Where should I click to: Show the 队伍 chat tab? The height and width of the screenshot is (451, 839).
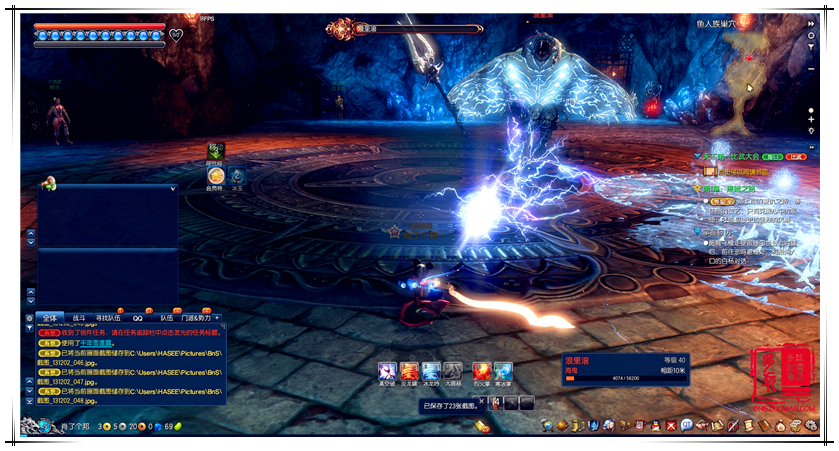tap(167, 318)
